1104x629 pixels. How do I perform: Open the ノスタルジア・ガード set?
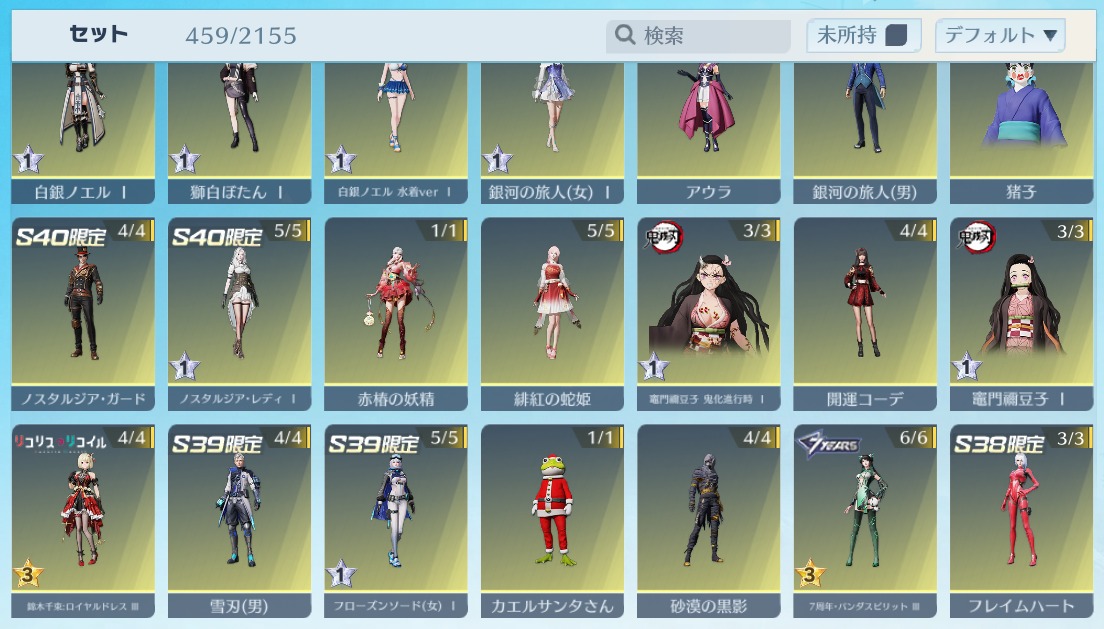click(x=83, y=312)
